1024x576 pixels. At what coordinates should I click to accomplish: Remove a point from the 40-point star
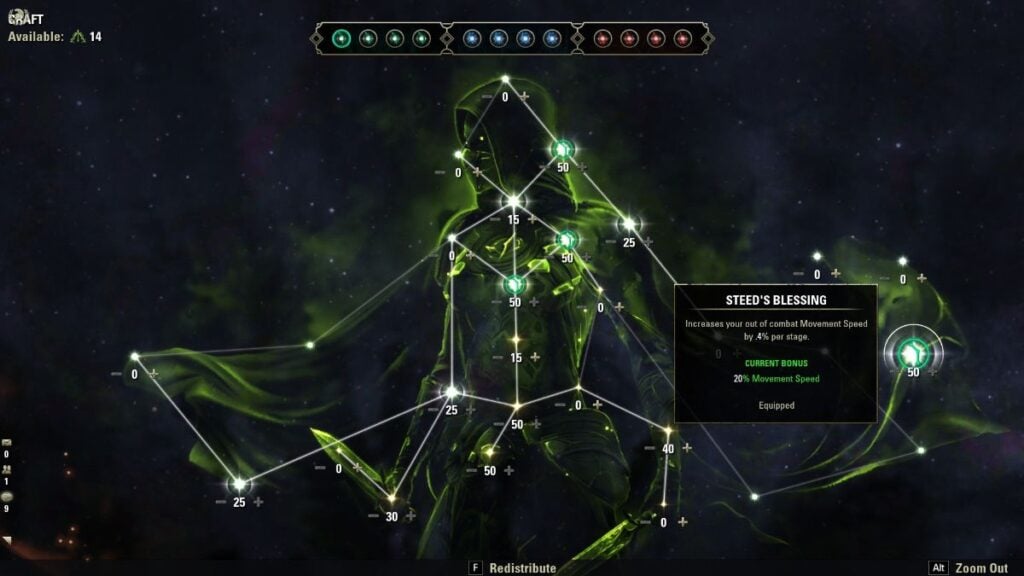[x=649, y=448]
